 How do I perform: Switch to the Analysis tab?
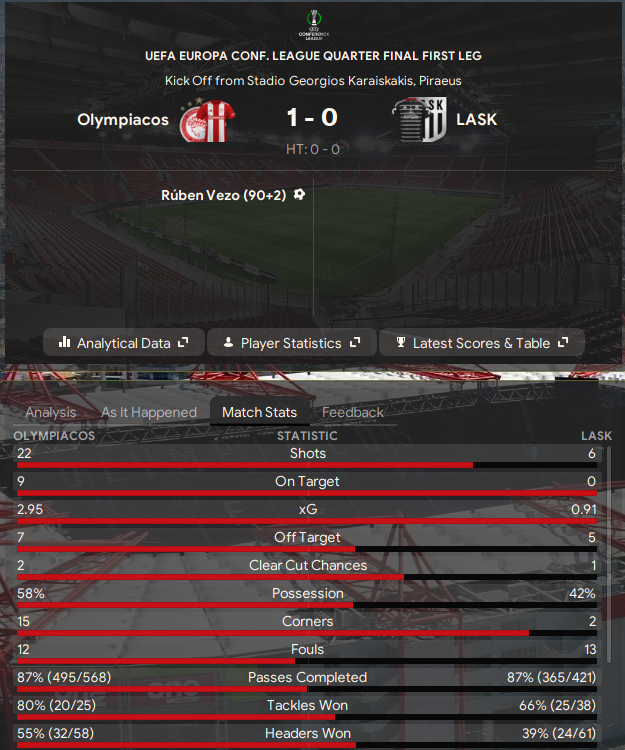click(x=51, y=412)
